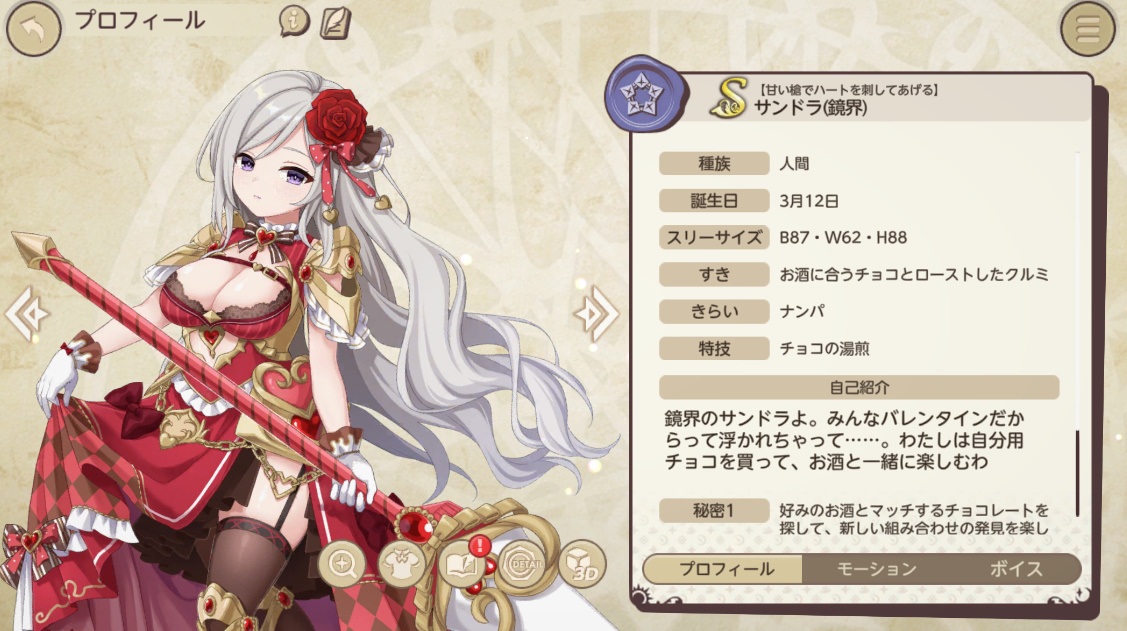Screen dimensions: 1127x631
Task: Open the DETAIL button
Action: tap(521, 565)
